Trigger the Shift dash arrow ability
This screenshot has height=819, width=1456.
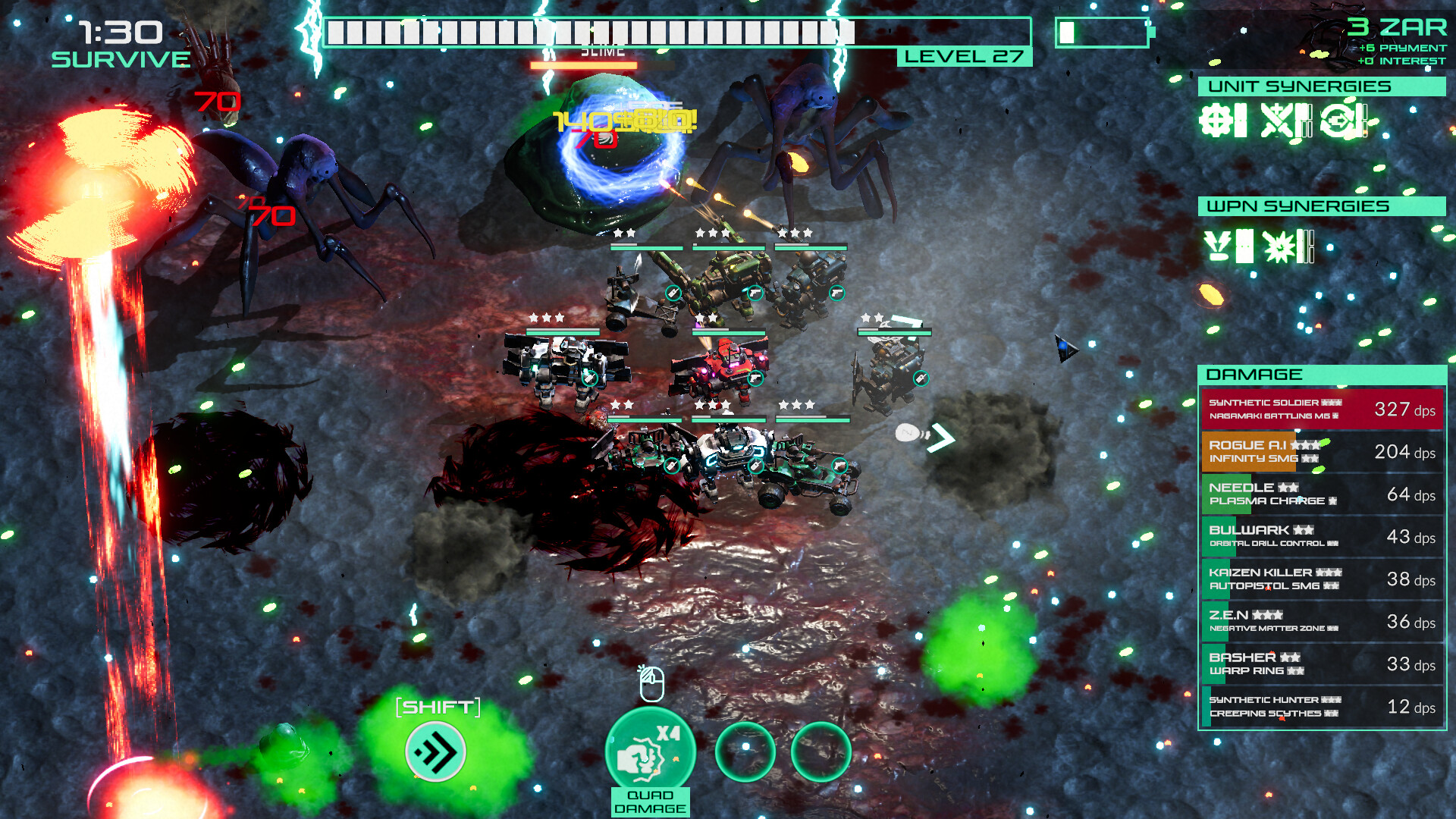click(436, 752)
